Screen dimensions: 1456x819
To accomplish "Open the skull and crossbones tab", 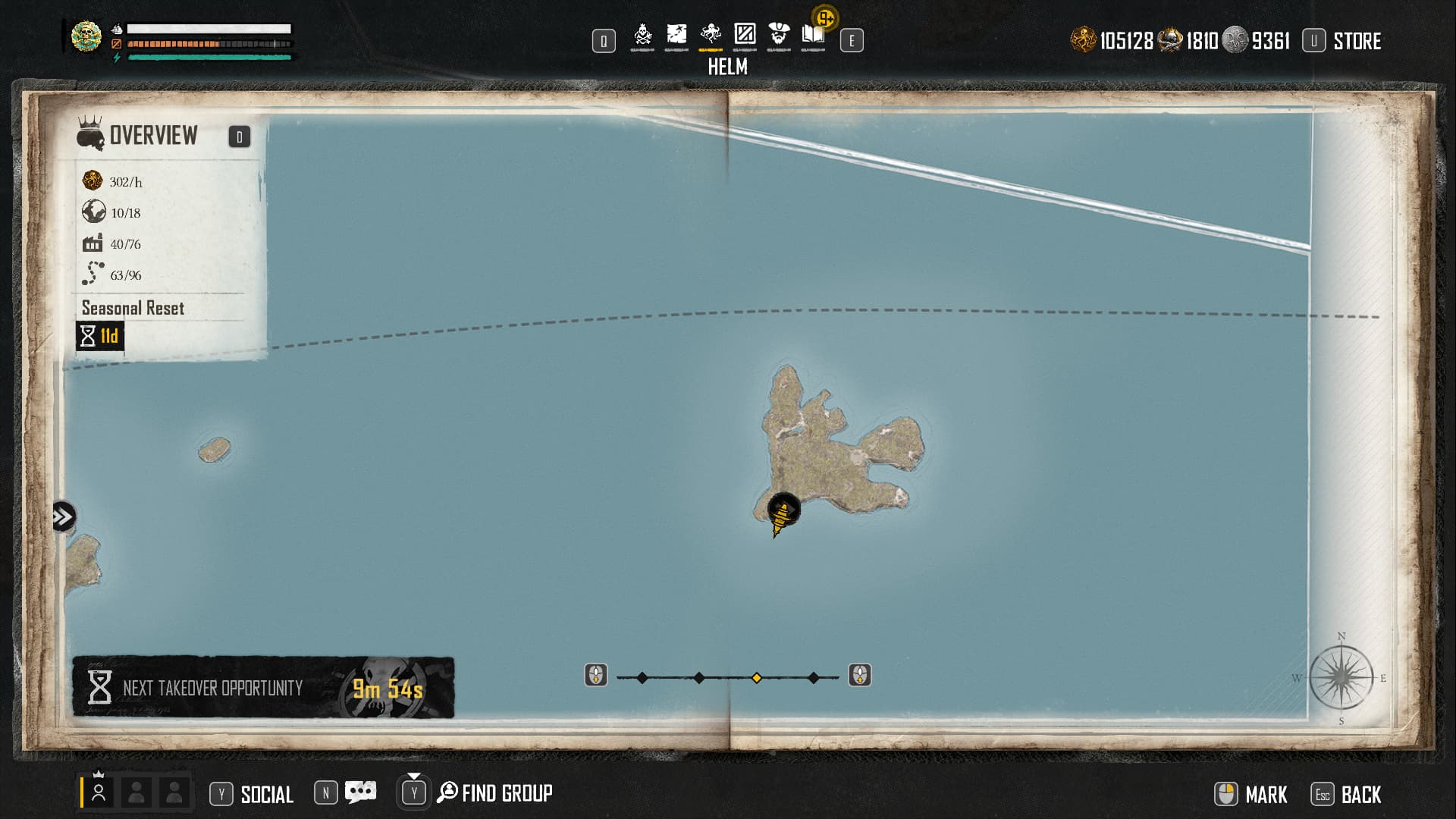I will 642,36.
